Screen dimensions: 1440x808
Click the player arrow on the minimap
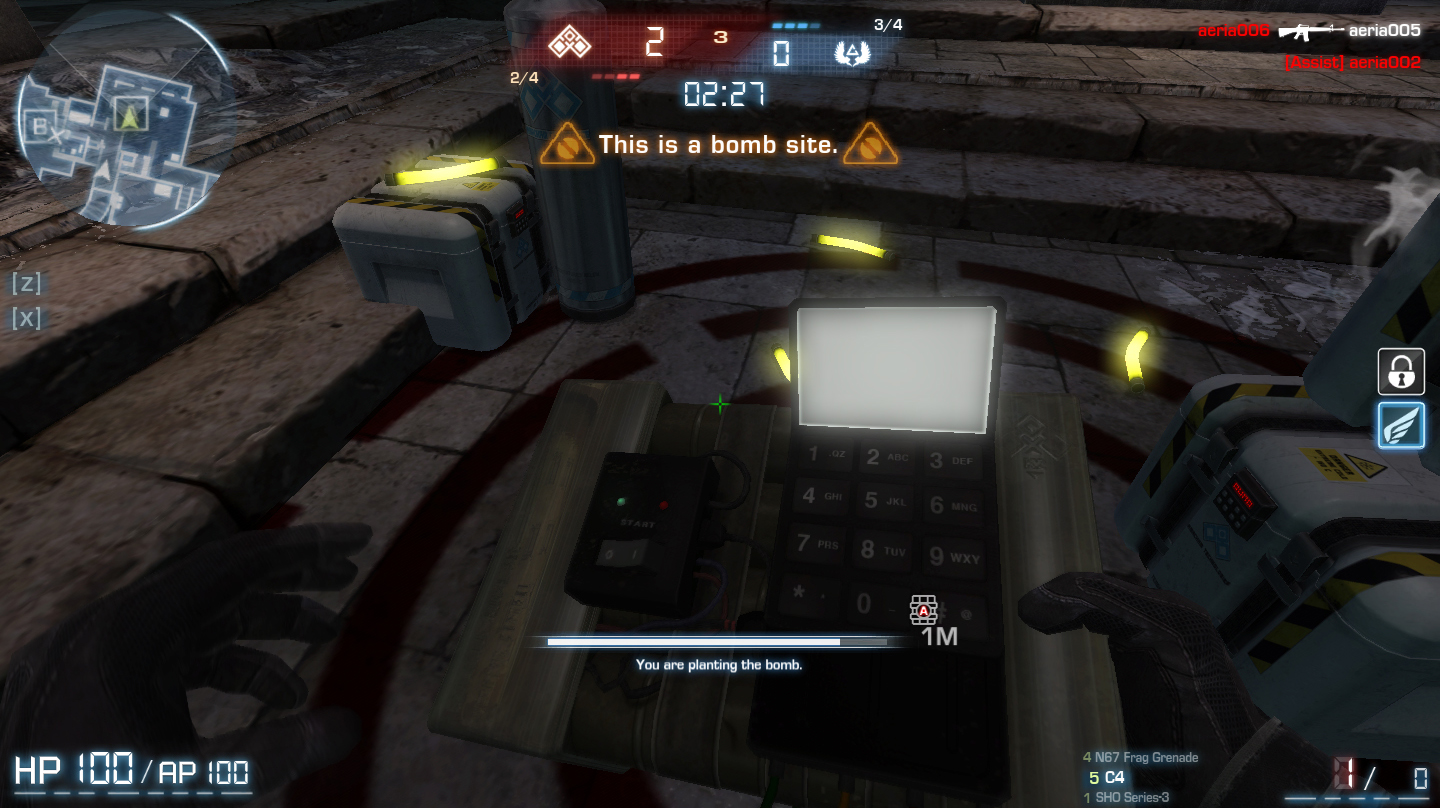(129, 119)
